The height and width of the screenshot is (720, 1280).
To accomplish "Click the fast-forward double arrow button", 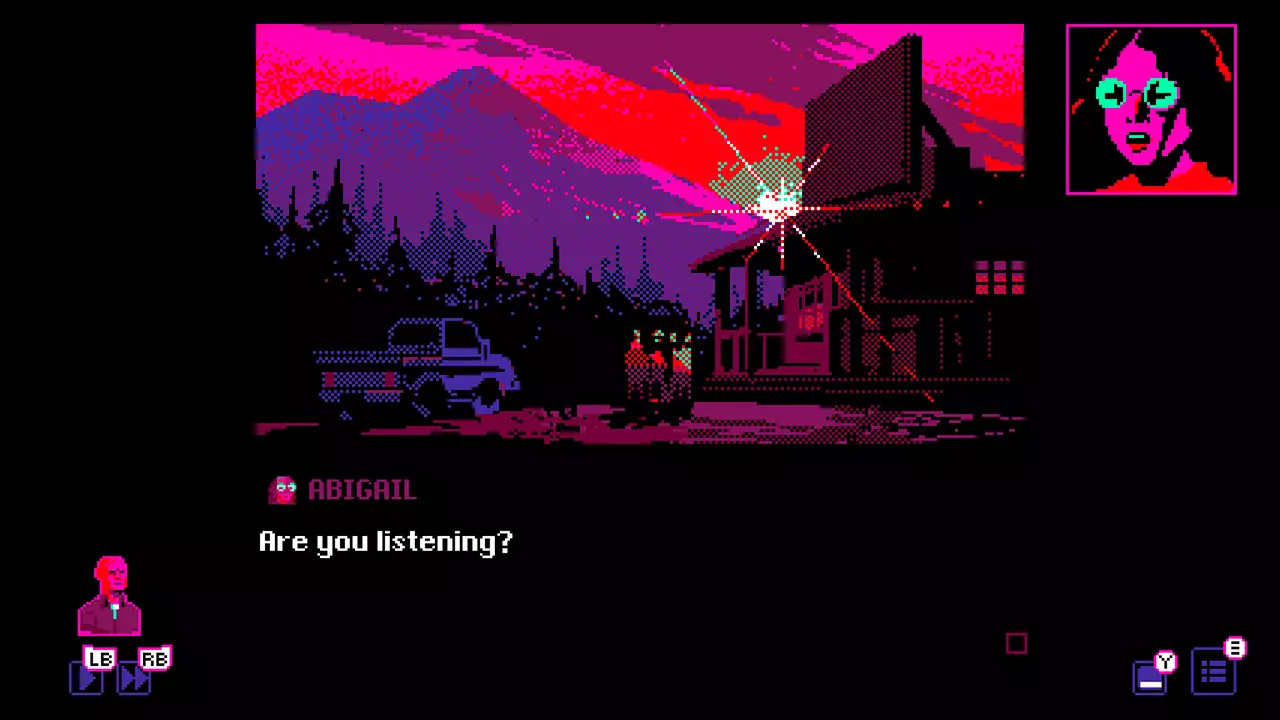I will coord(134,679).
